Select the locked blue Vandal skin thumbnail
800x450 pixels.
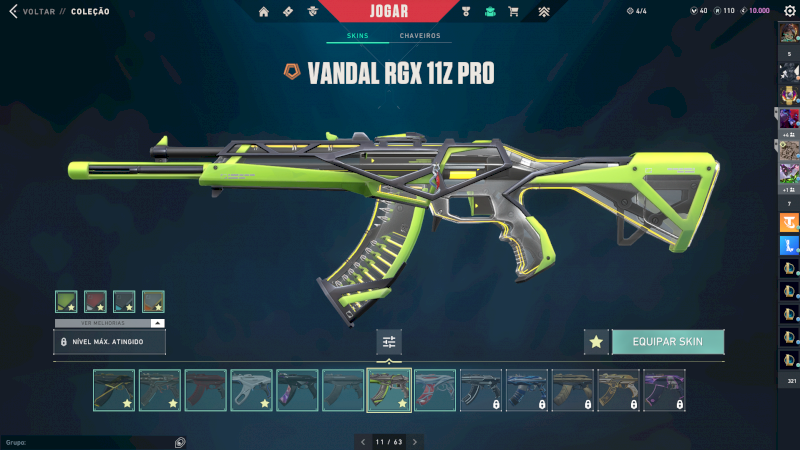coord(526,390)
